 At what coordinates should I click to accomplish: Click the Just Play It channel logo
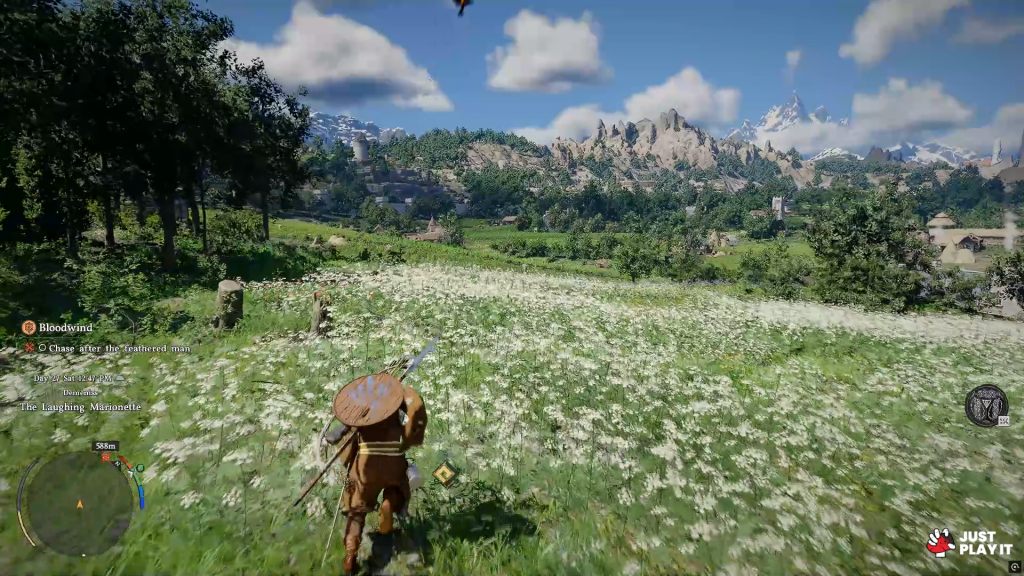click(x=969, y=543)
